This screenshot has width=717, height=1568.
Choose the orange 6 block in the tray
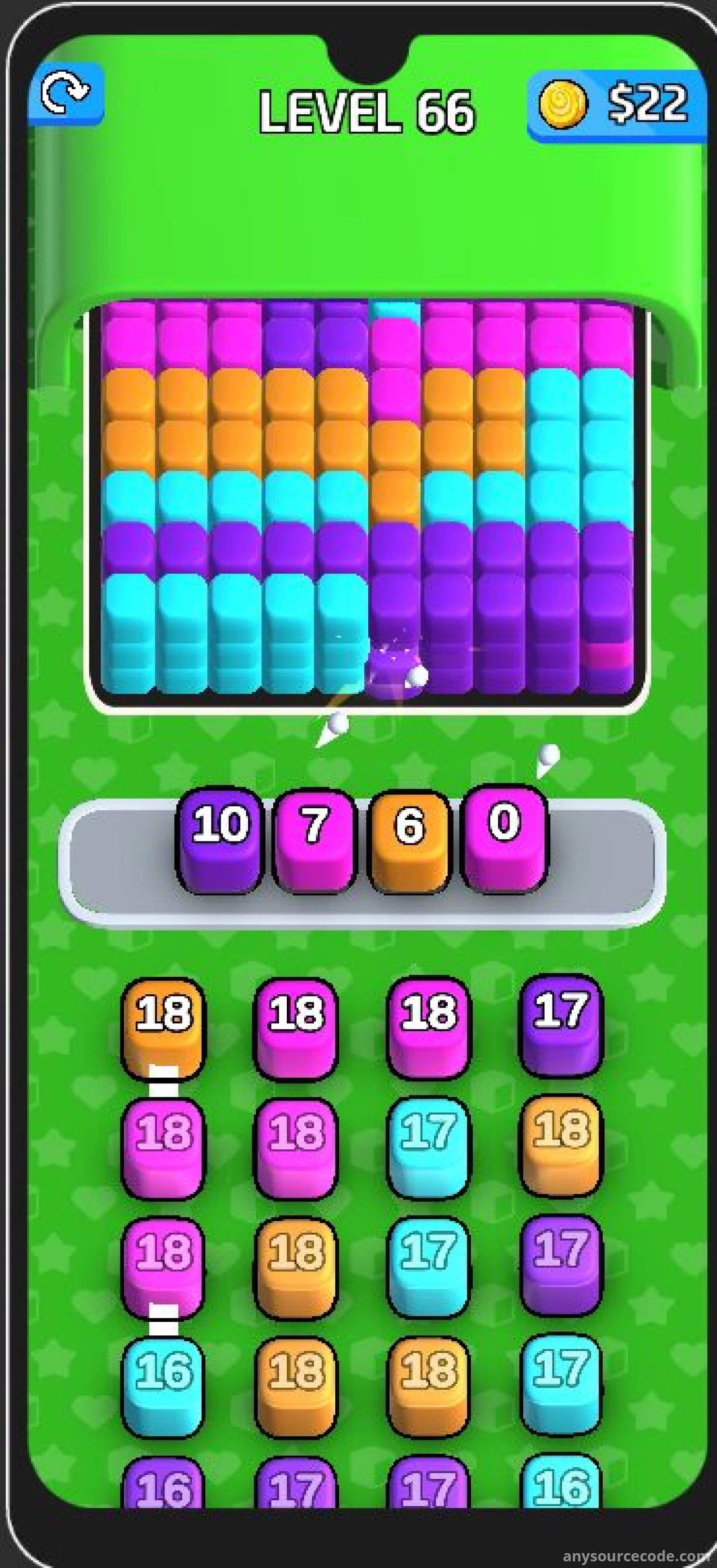(x=409, y=839)
